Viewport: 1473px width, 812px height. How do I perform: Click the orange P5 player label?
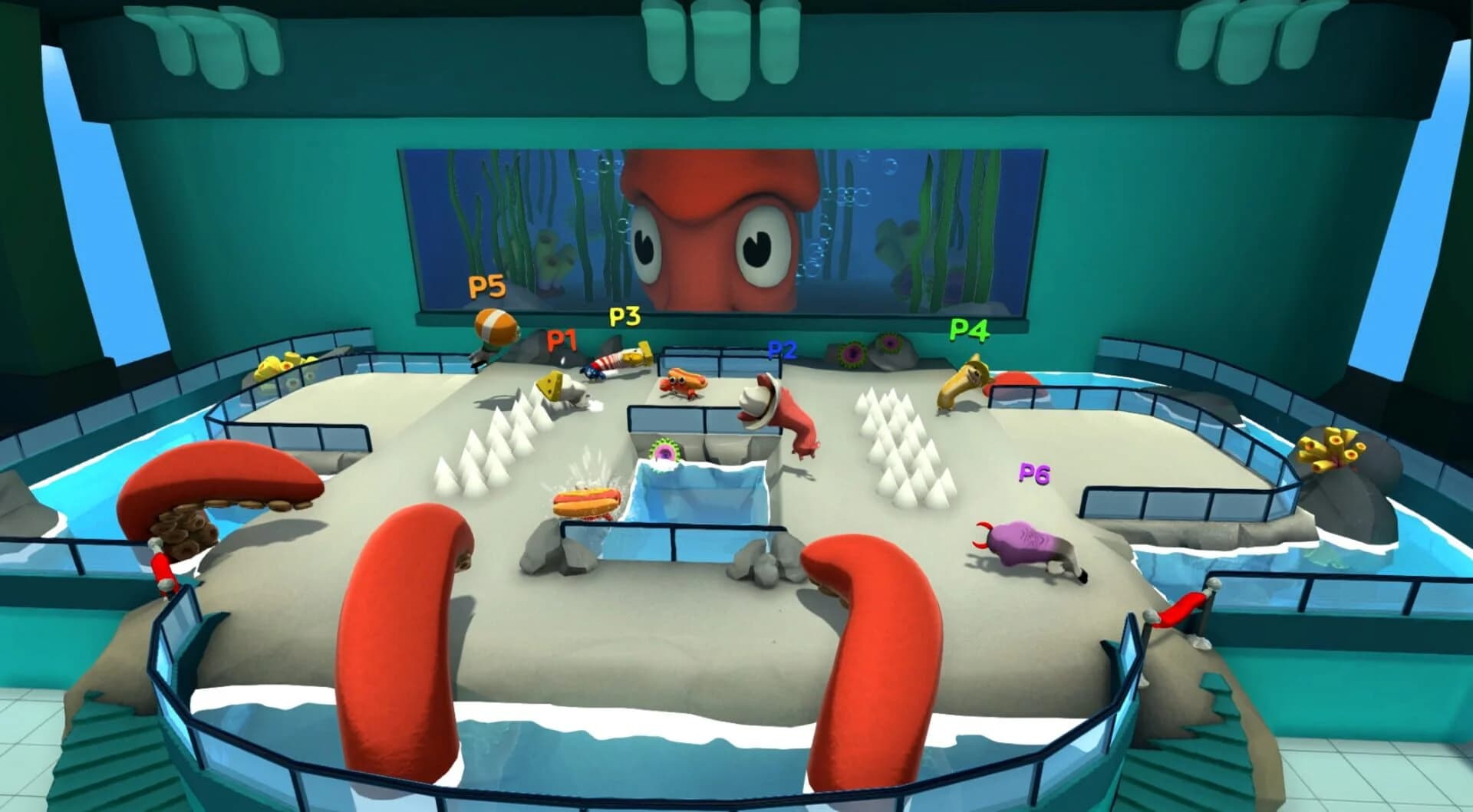pyautogui.click(x=486, y=285)
